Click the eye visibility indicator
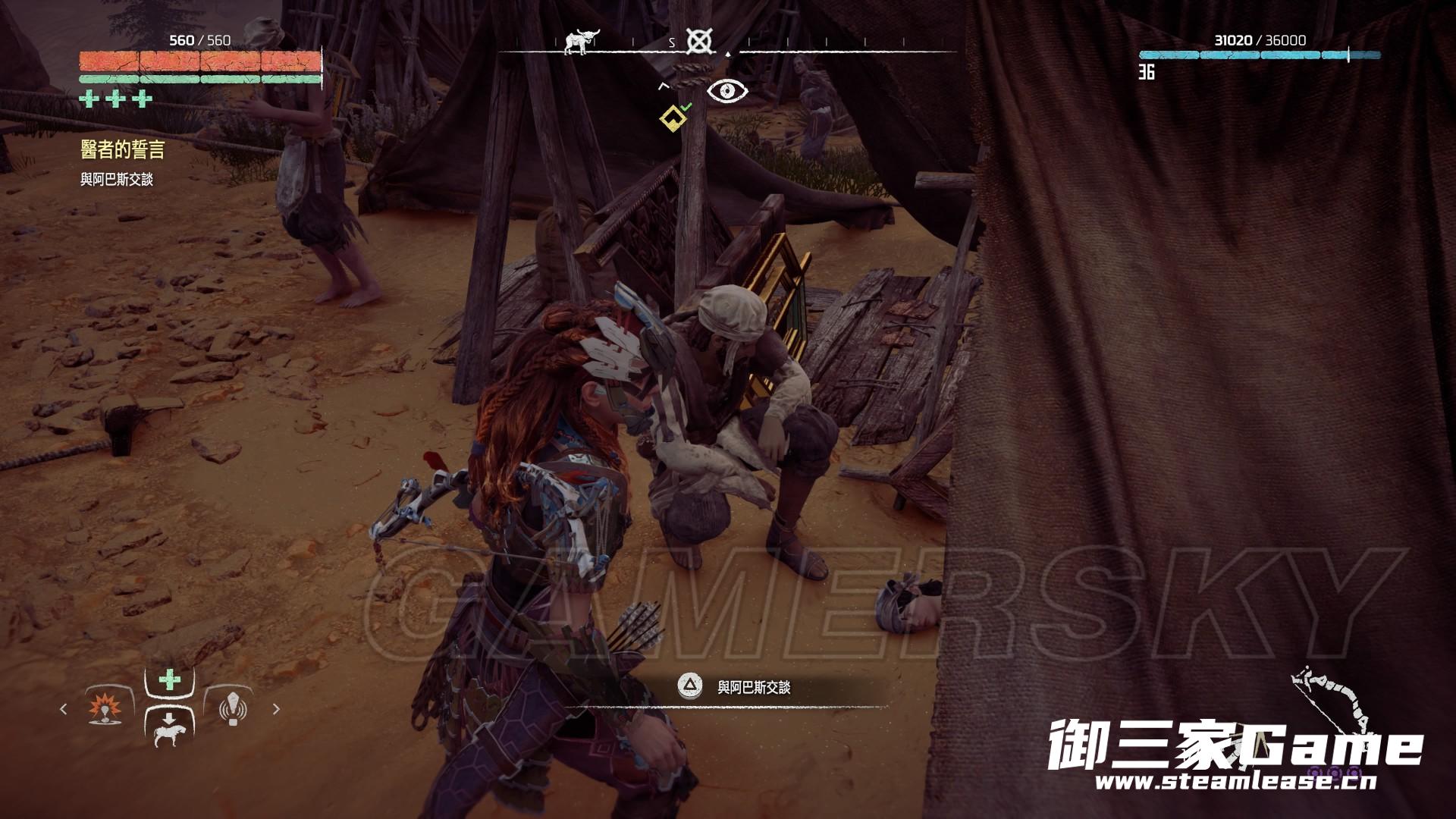Image resolution: width=1456 pixels, height=819 pixels. point(727,92)
